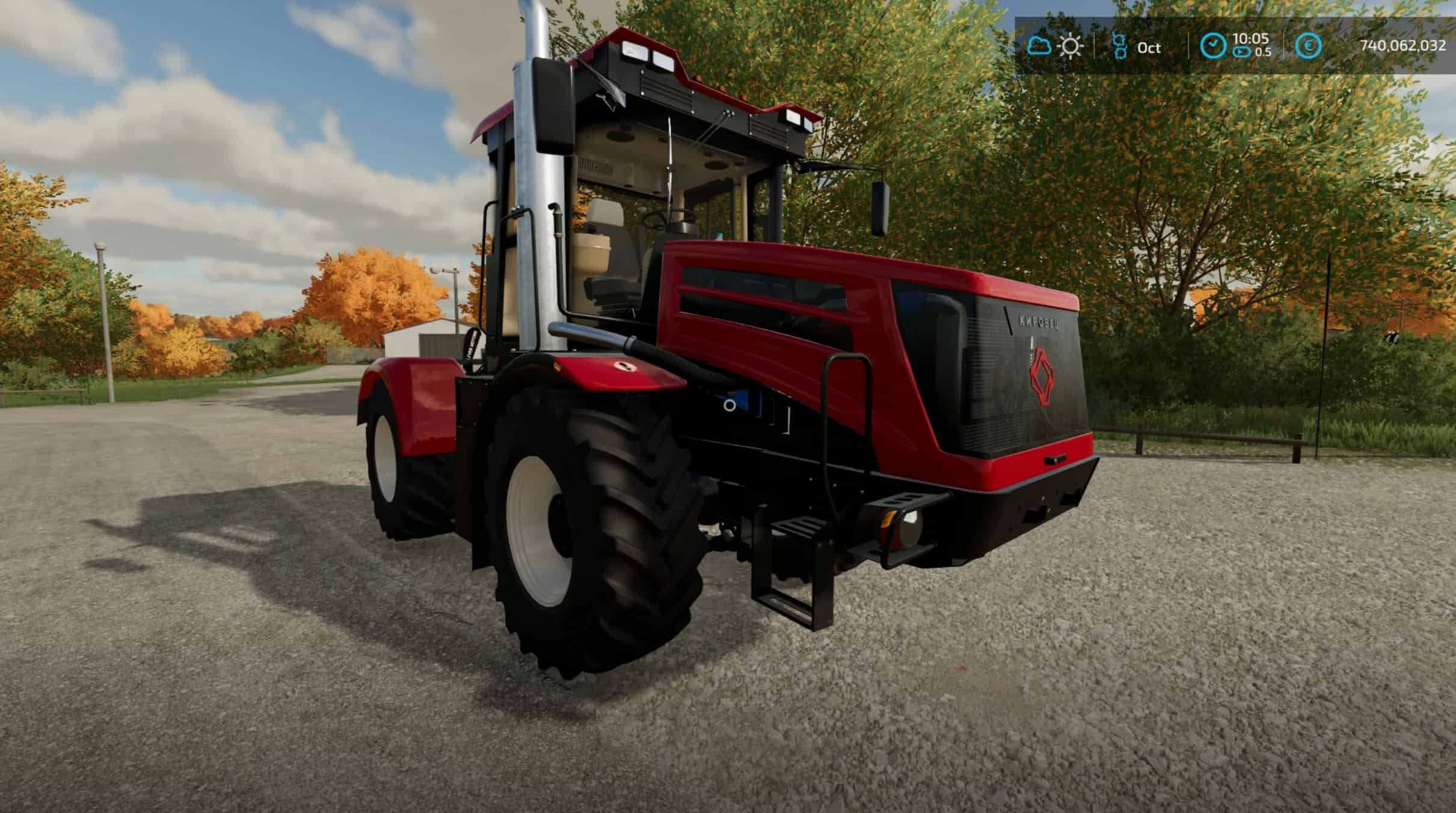The width and height of the screenshot is (1456, 813).
Task: Click the blue clock icon
Action: coord(1213,46)
